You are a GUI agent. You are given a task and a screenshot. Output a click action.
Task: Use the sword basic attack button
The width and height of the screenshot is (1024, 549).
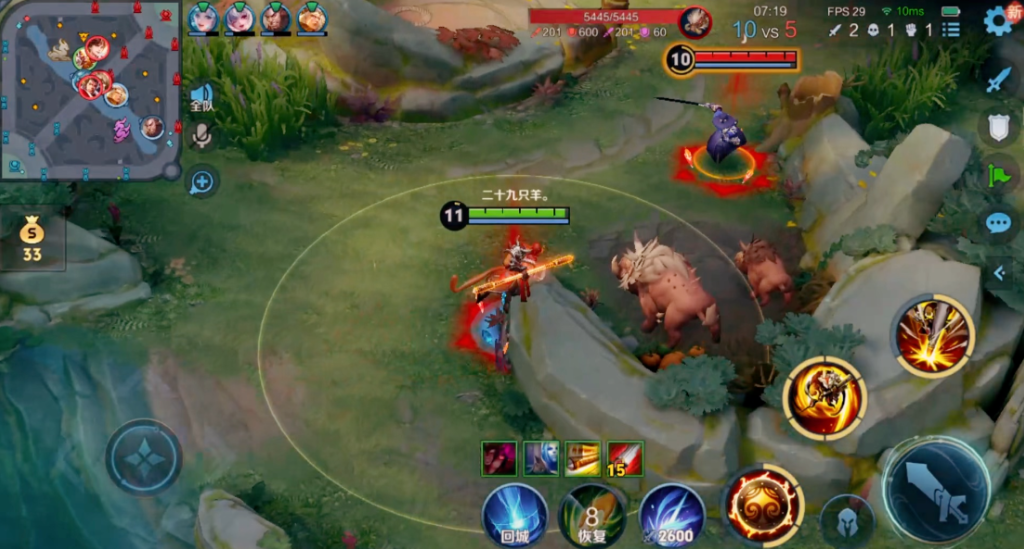click(937, 490)
